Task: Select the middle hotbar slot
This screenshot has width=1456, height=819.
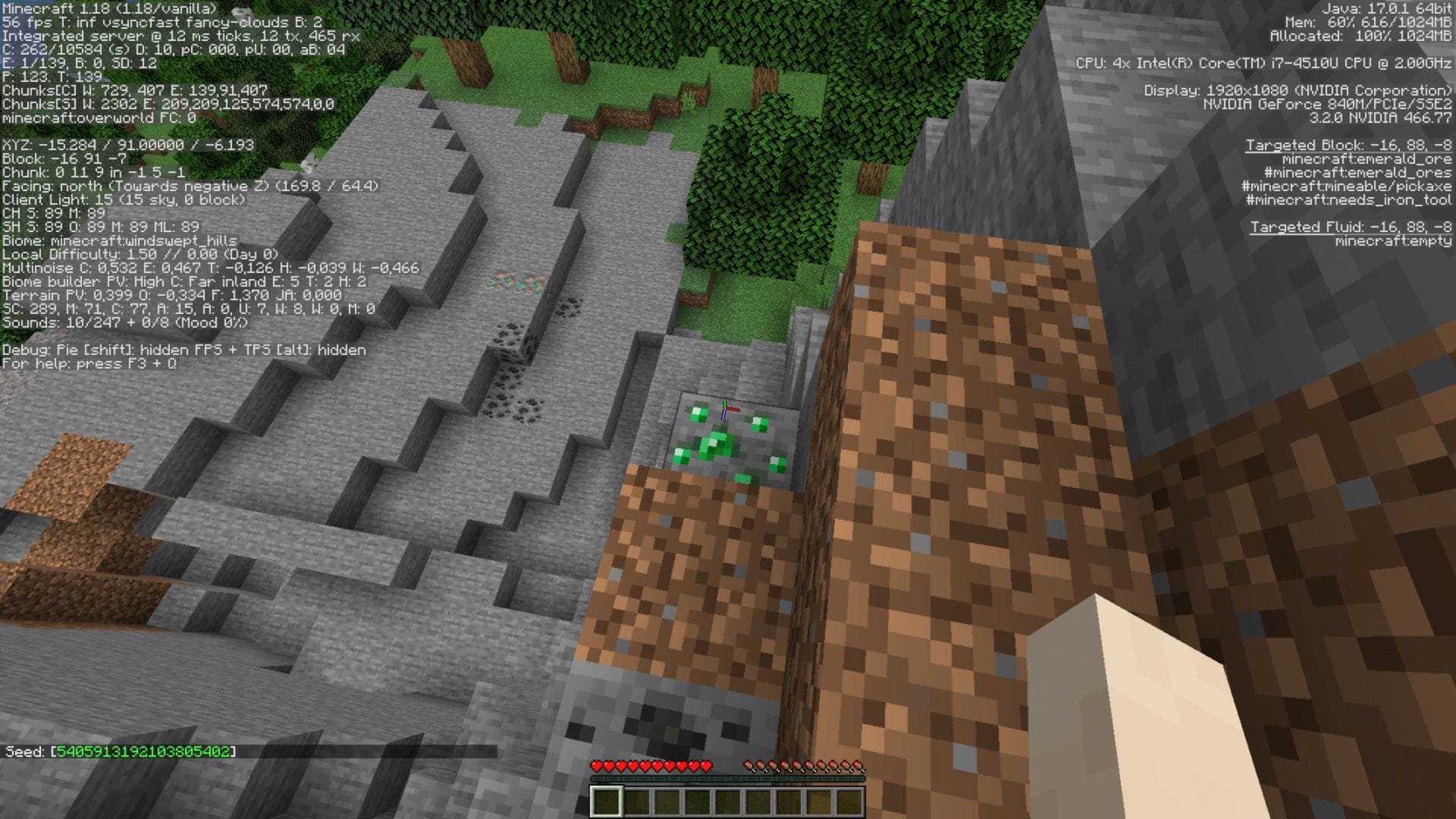Action: click(x=728, y=799)
